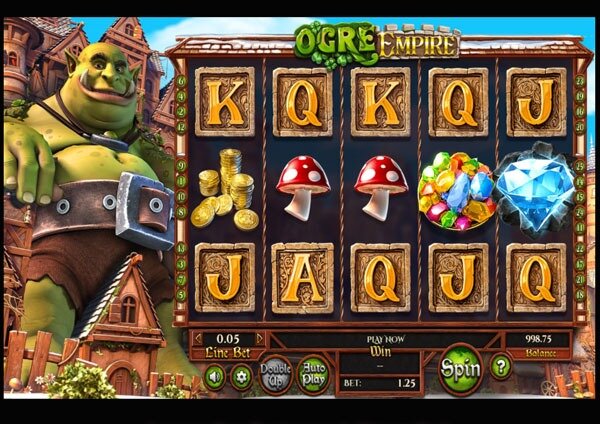Spin the reels with the green Spin button

461,367
